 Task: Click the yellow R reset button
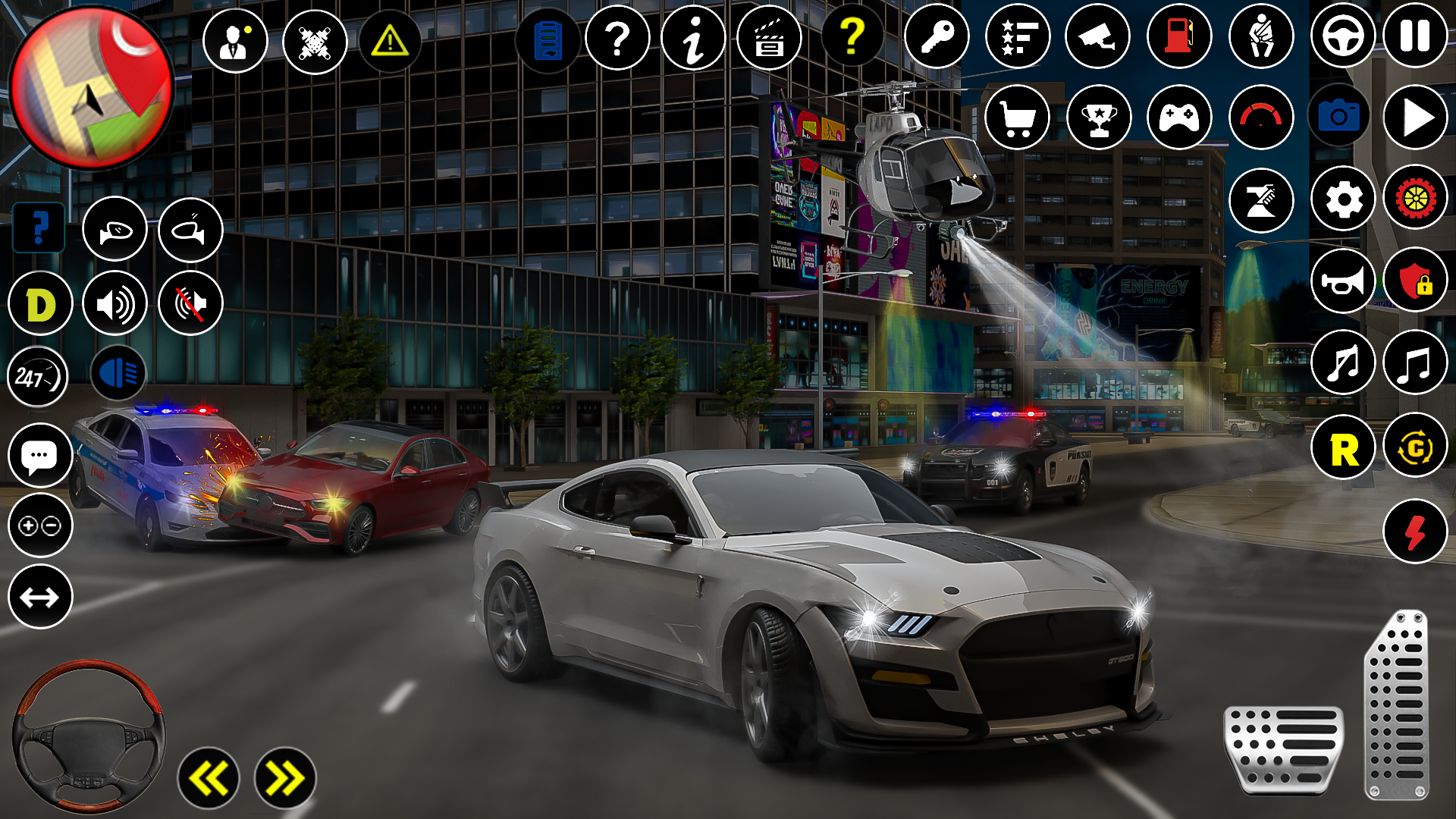click(1343, 448)
